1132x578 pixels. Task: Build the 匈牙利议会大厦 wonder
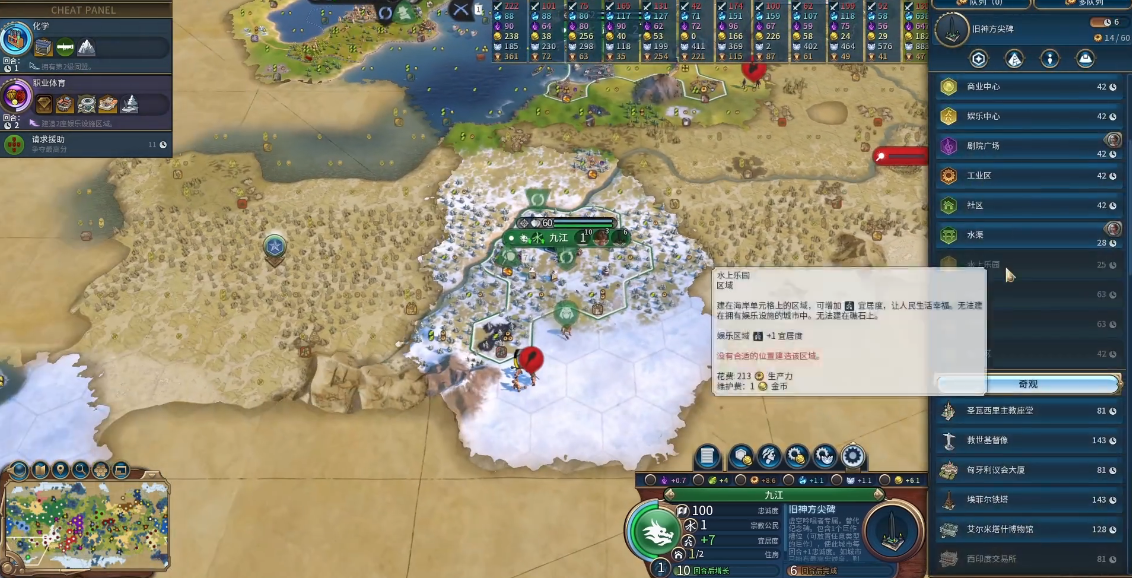(1028, 470)
